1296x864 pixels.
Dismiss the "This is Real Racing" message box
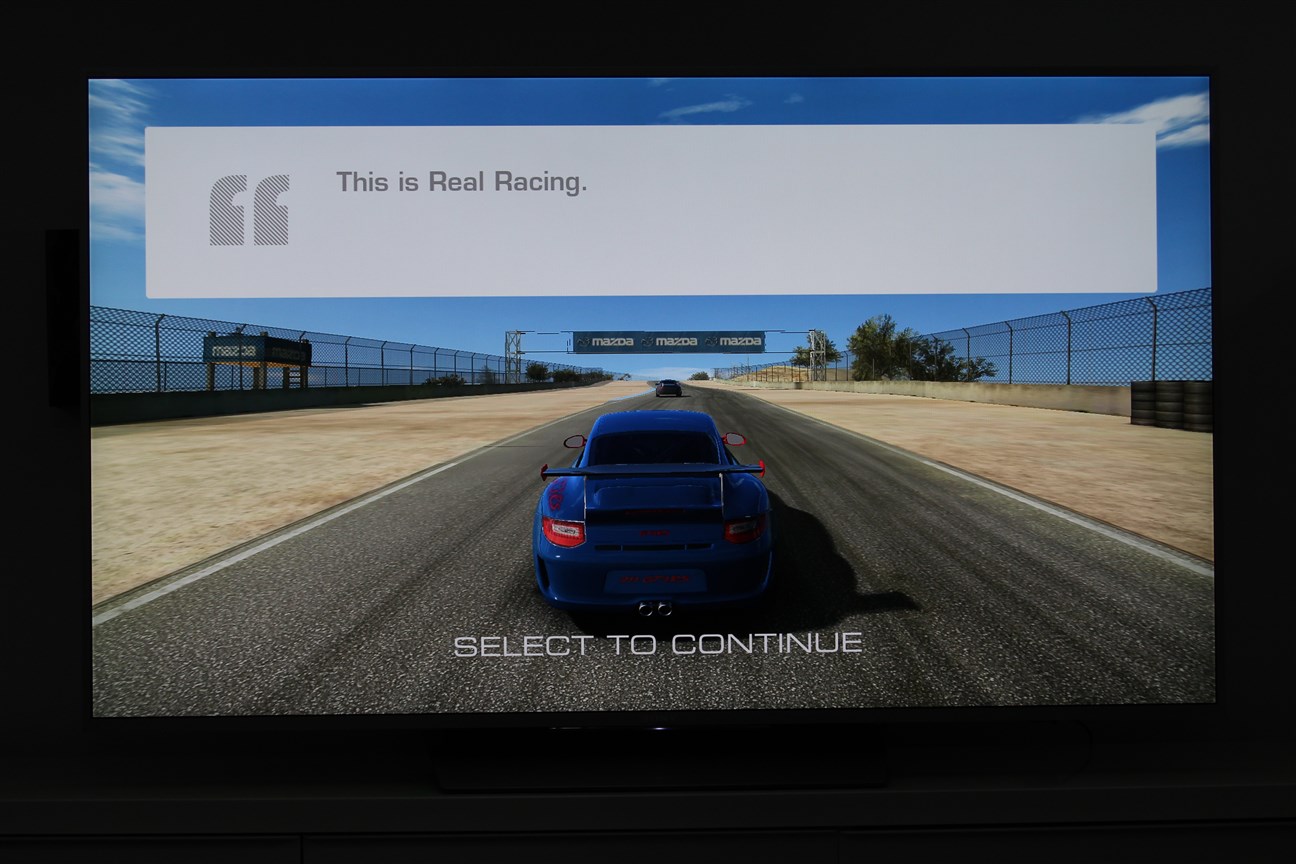[x=650, y=211]
